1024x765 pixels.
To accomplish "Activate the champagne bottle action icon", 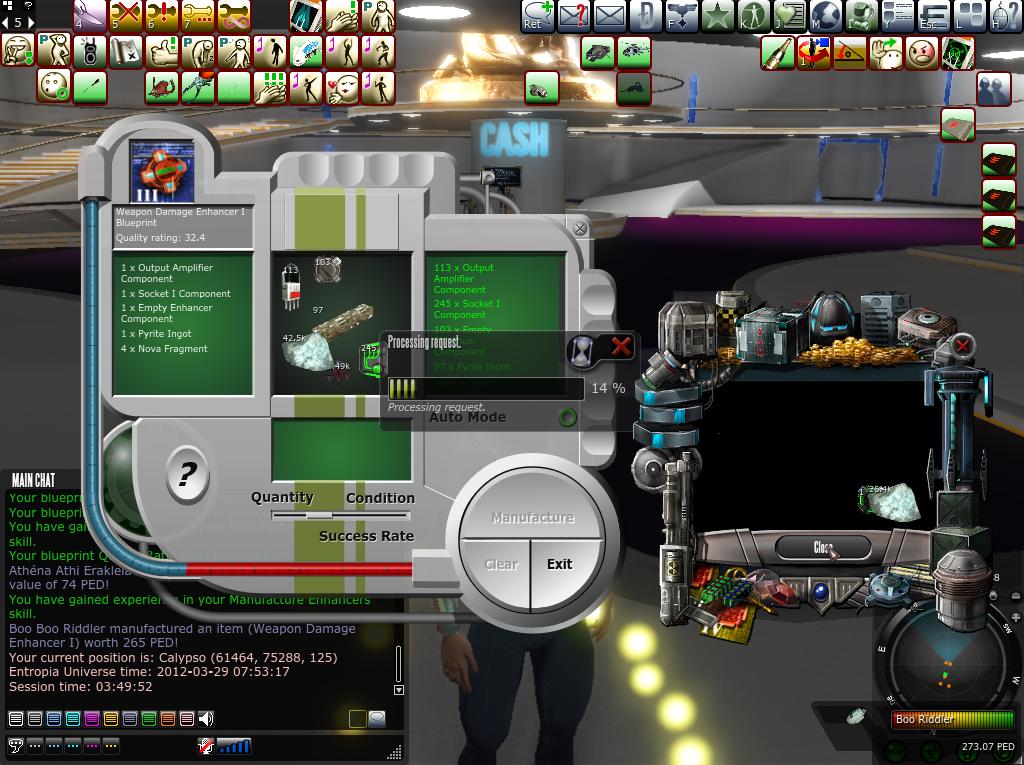I will [x=777, y=53].
